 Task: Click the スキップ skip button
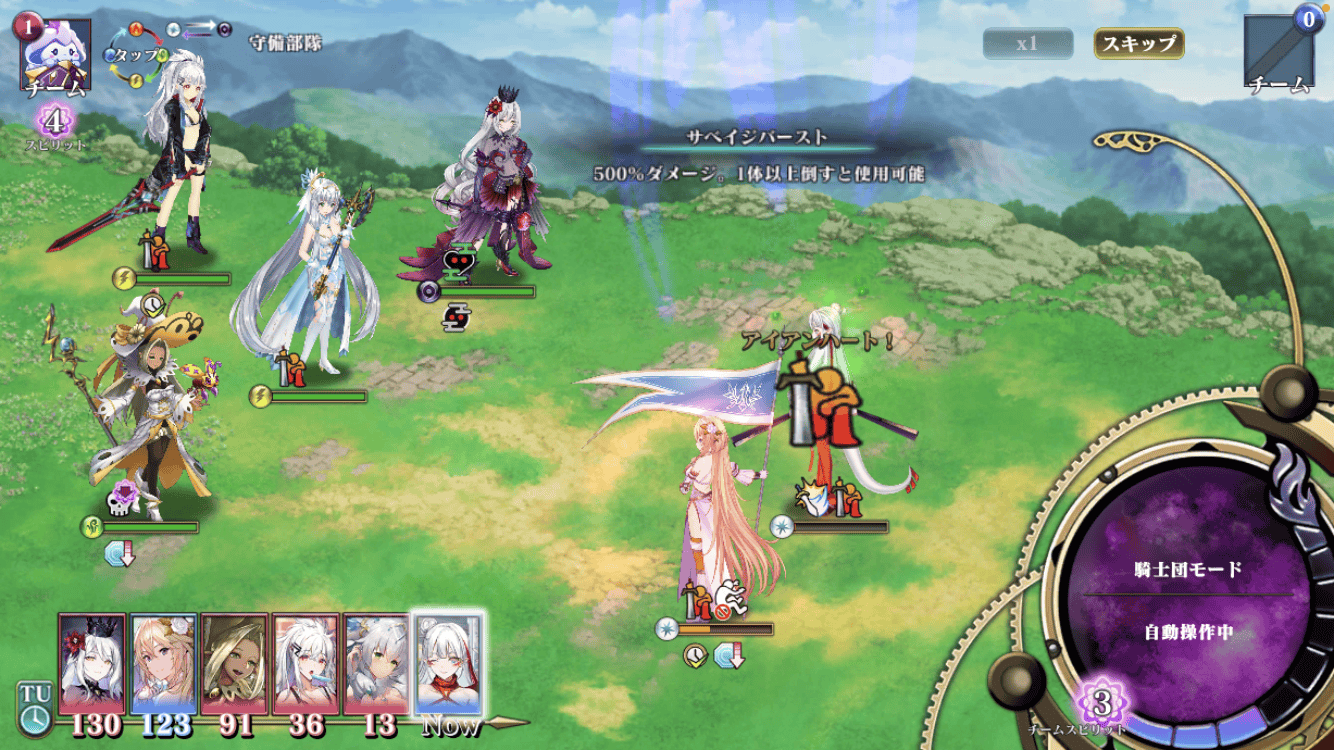coord(1139,44)
